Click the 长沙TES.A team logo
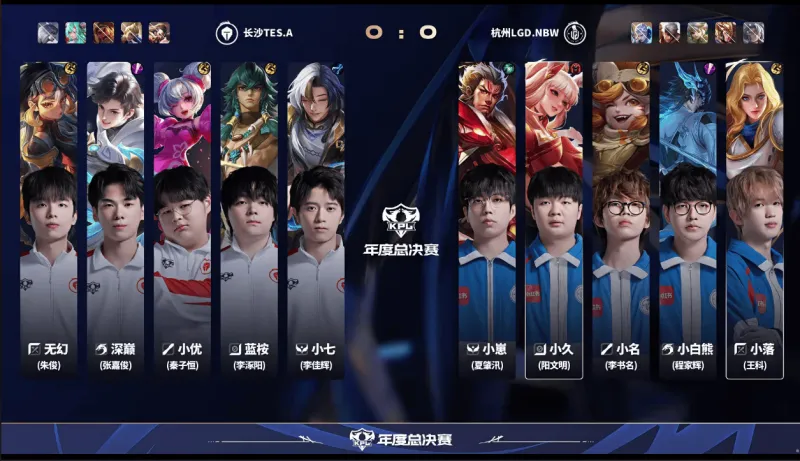800x461 pixels. (x=227, y=32)
